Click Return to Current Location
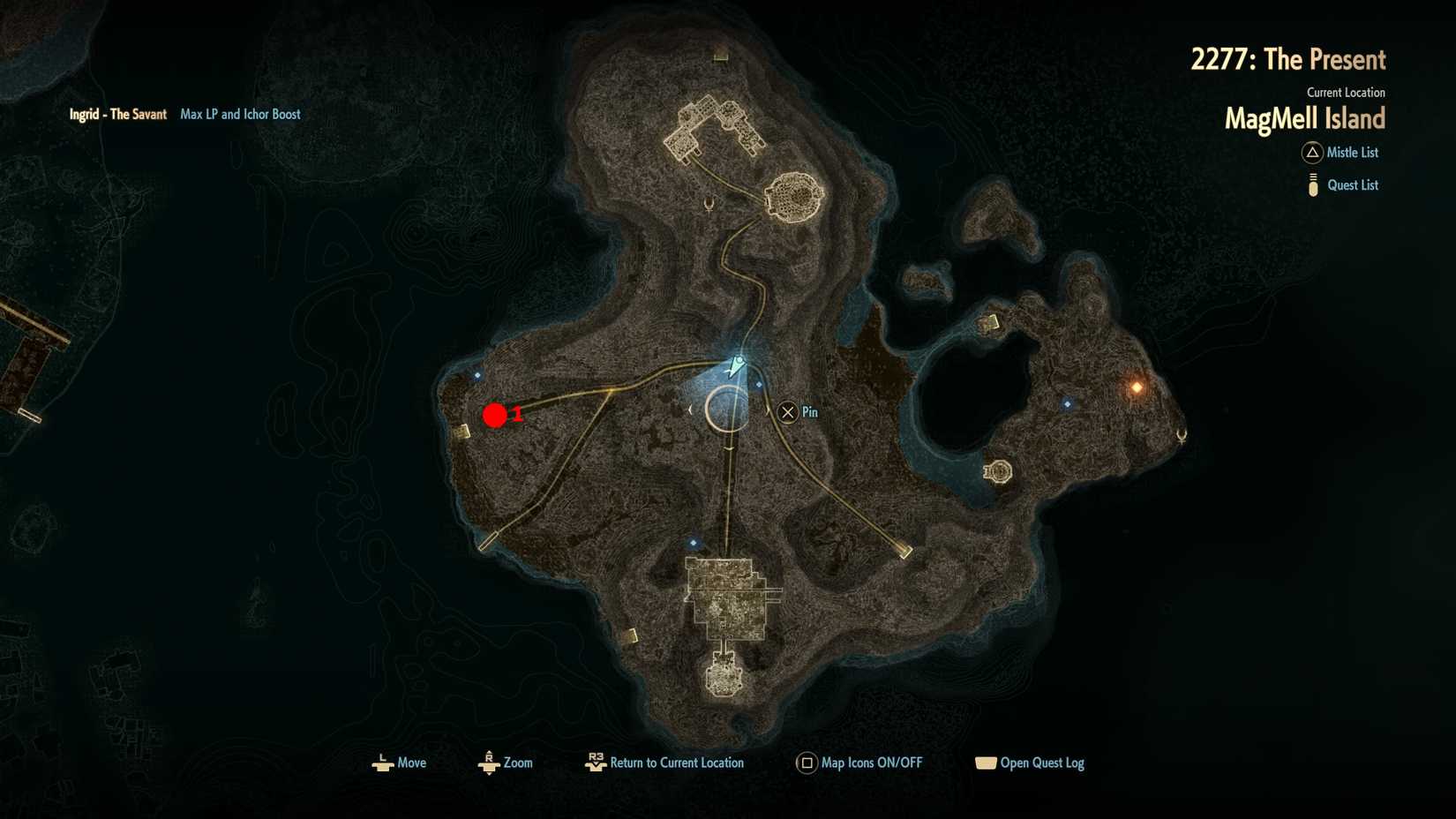 click(679, 762)
